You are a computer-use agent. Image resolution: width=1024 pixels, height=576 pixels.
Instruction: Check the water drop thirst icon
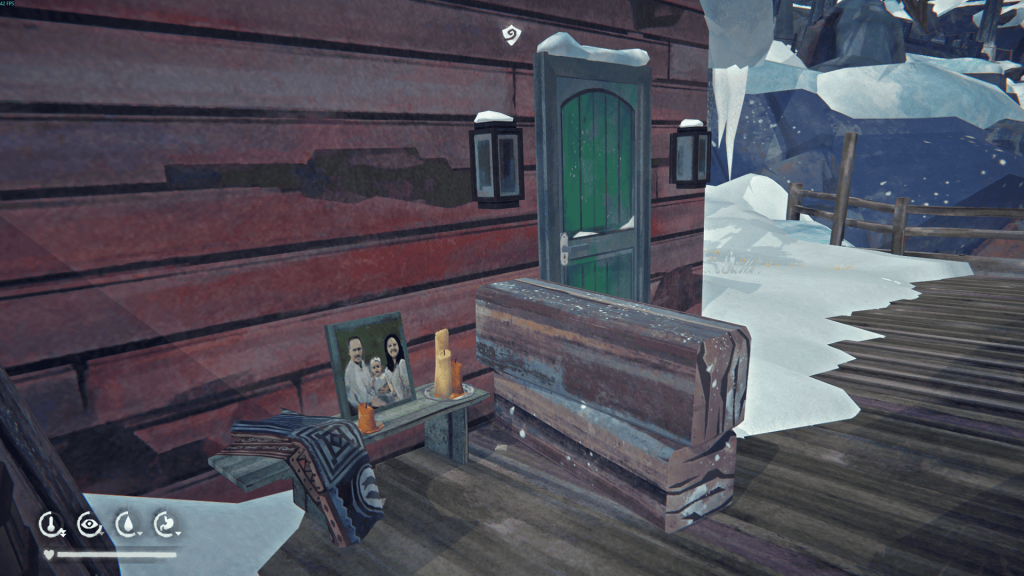coord(126,523)
